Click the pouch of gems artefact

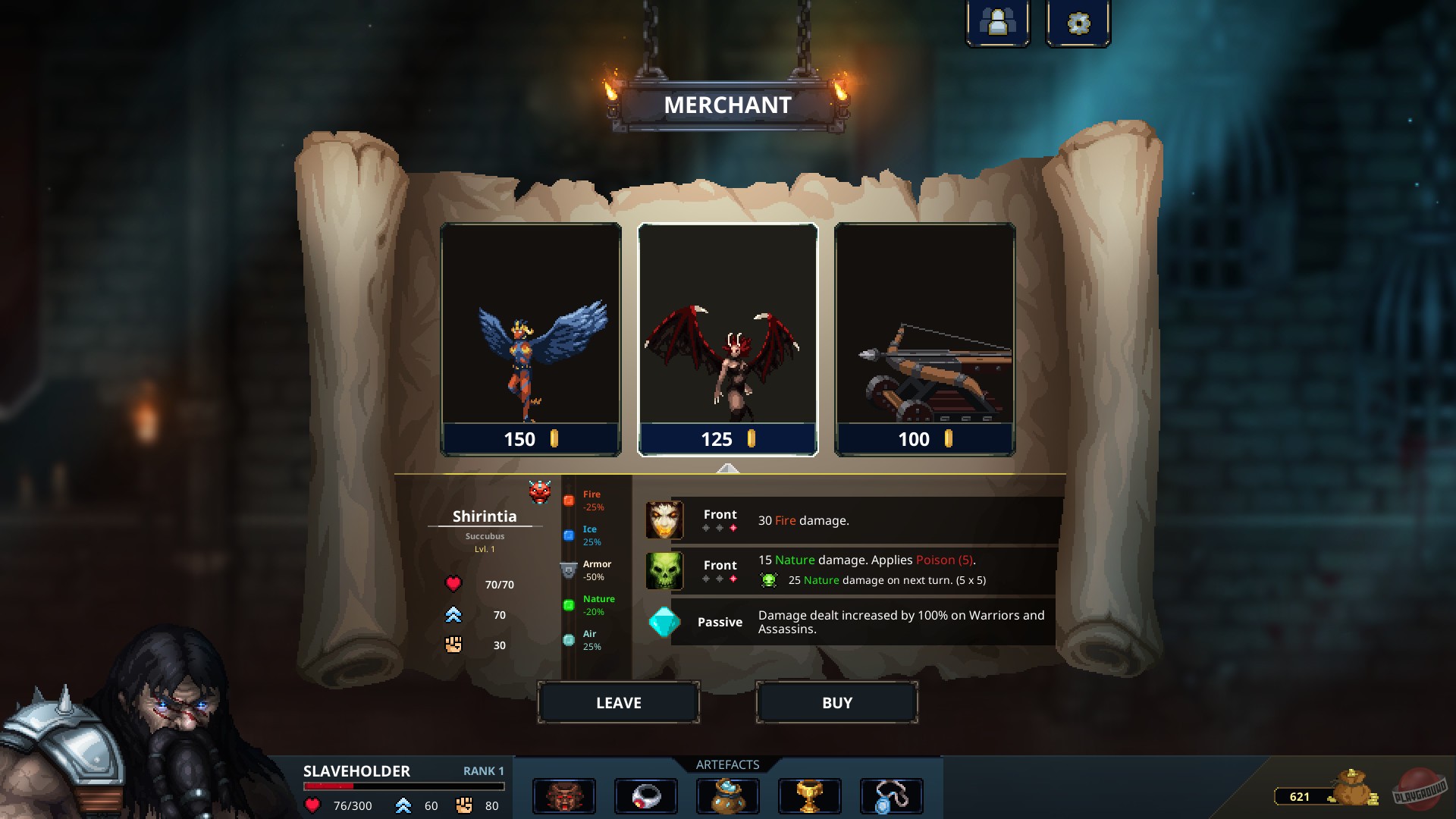click(x=728, y=795)
